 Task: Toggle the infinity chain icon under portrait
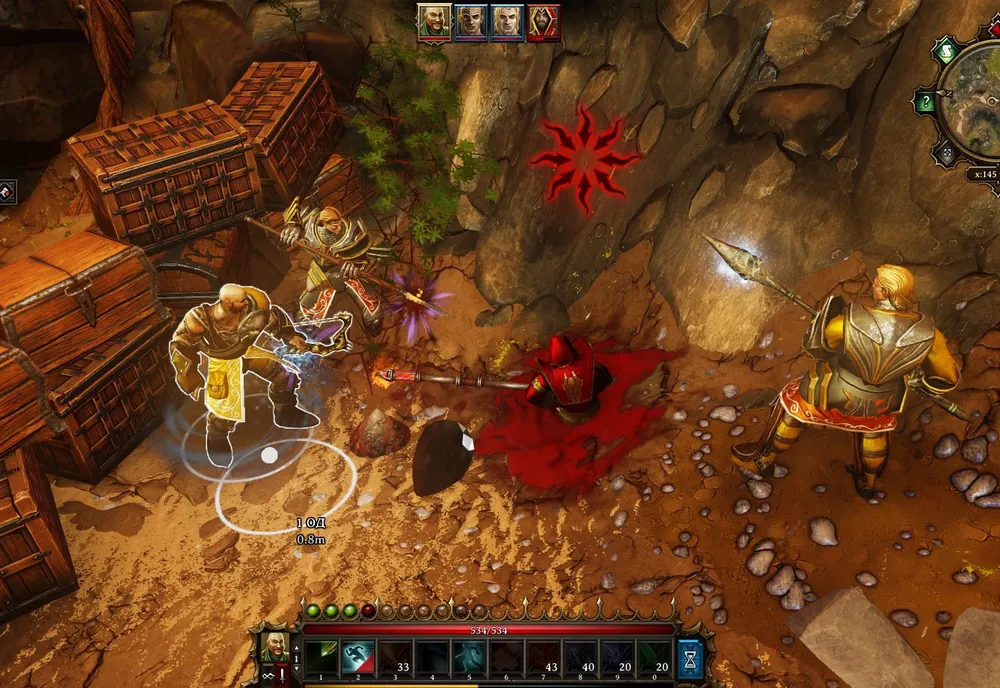point(266,676)
